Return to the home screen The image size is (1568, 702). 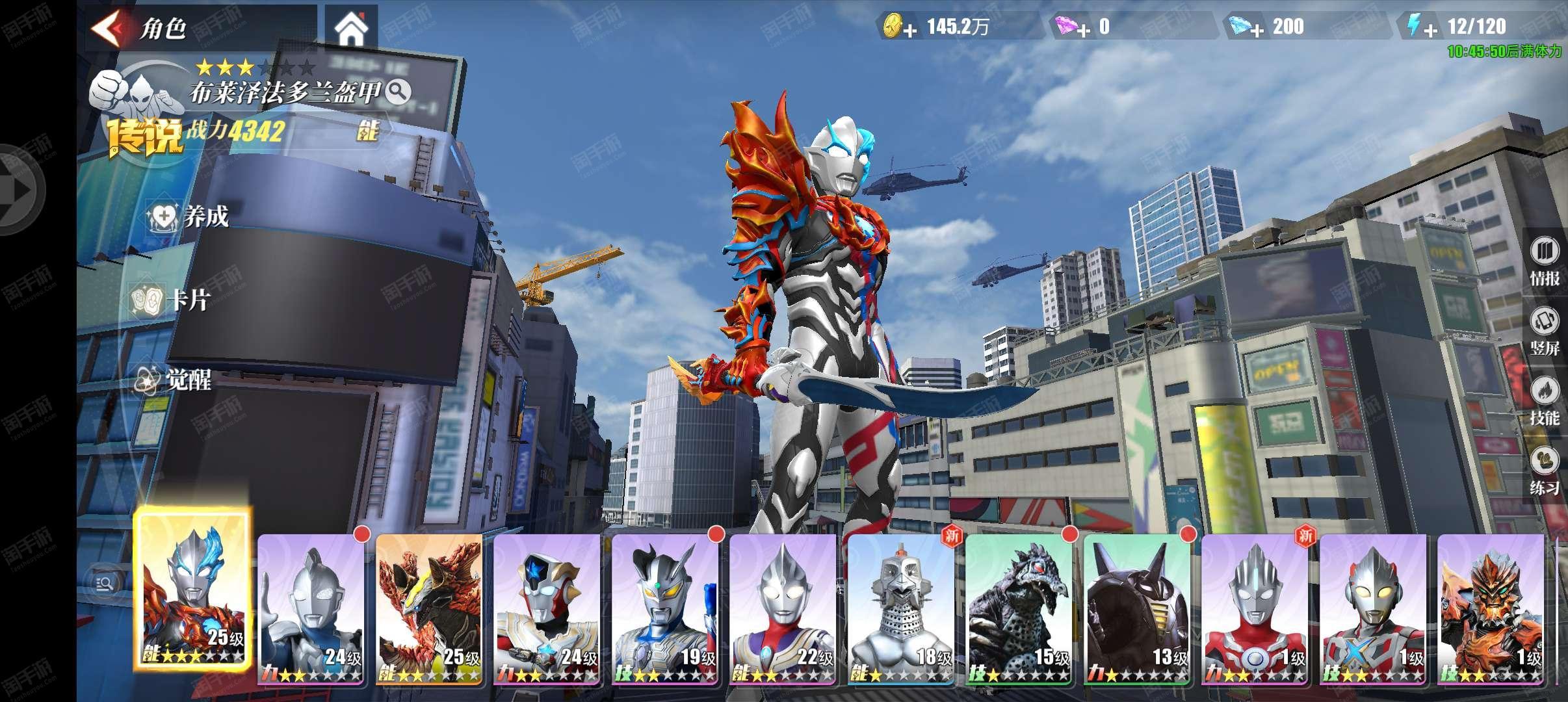coord(351,29)
